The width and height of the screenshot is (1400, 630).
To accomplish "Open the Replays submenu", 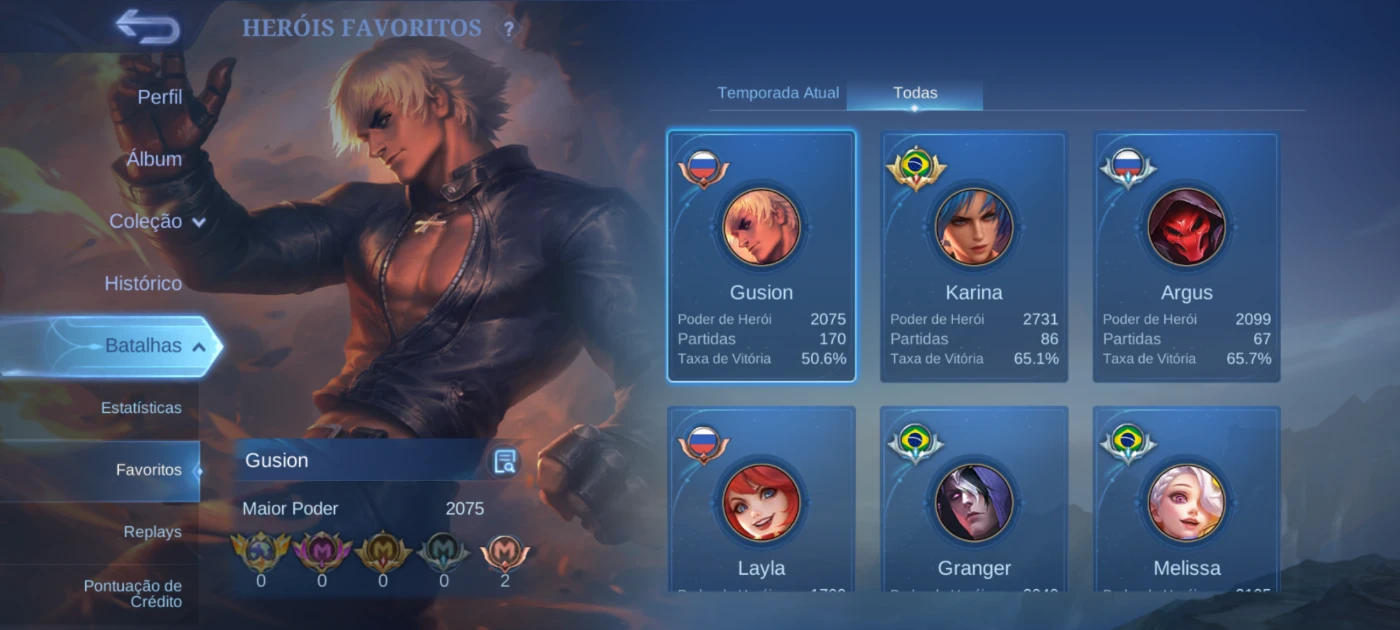I will [152, 532].
